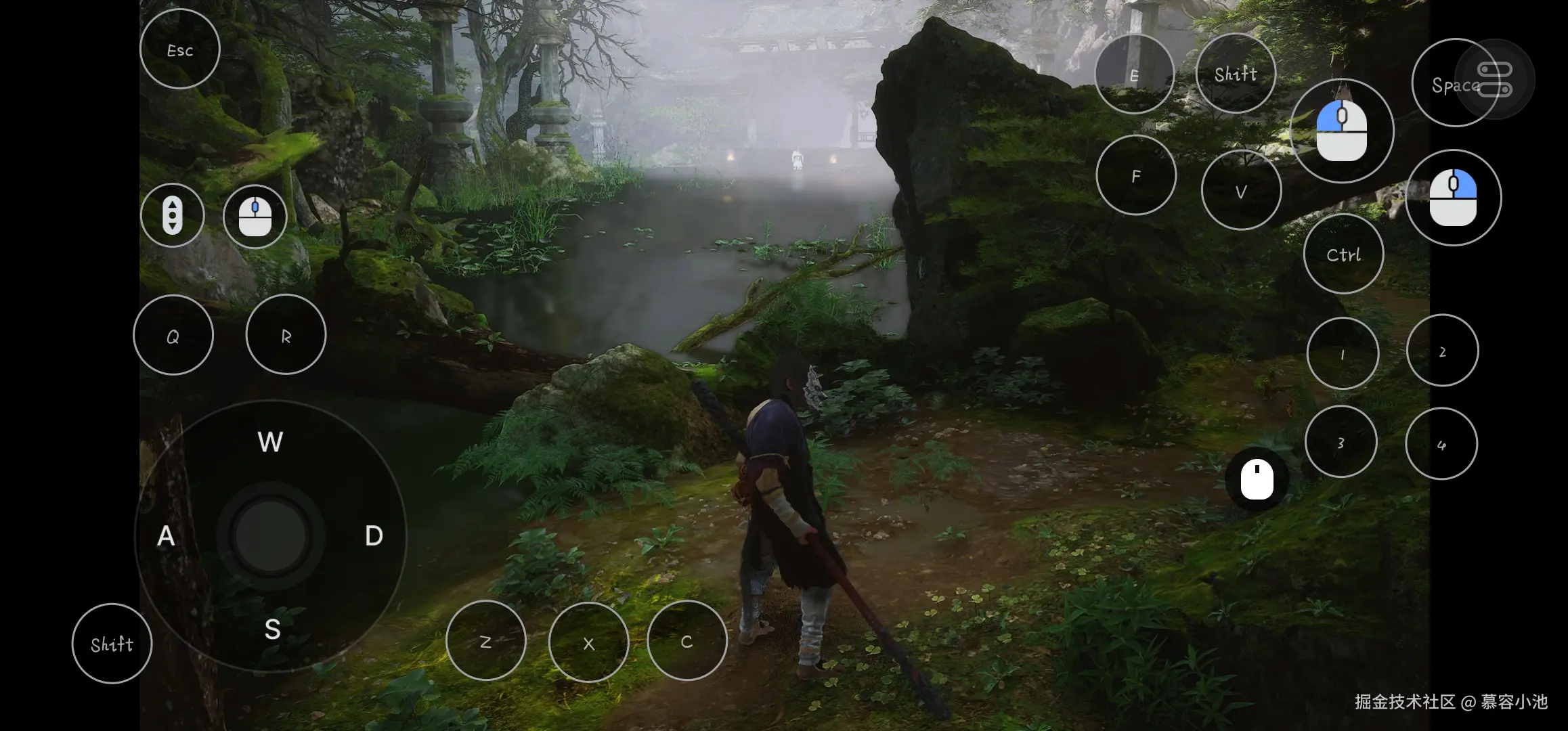Tap the left mouse click button

(1342, 131)
